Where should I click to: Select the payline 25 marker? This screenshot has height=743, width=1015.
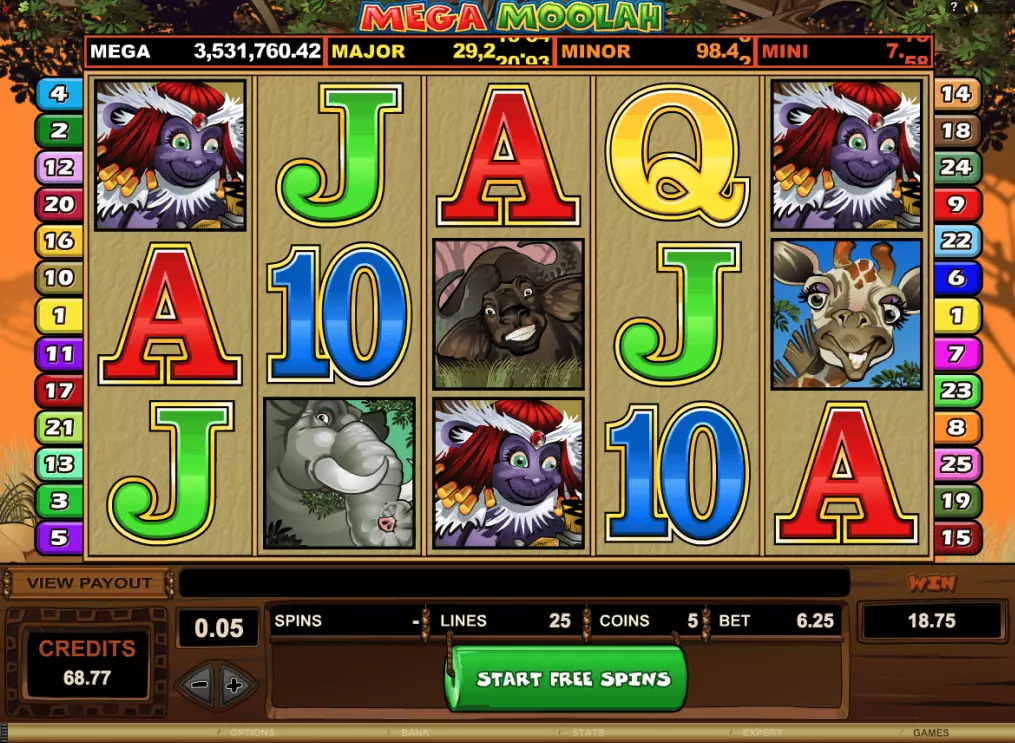[956, 464]
